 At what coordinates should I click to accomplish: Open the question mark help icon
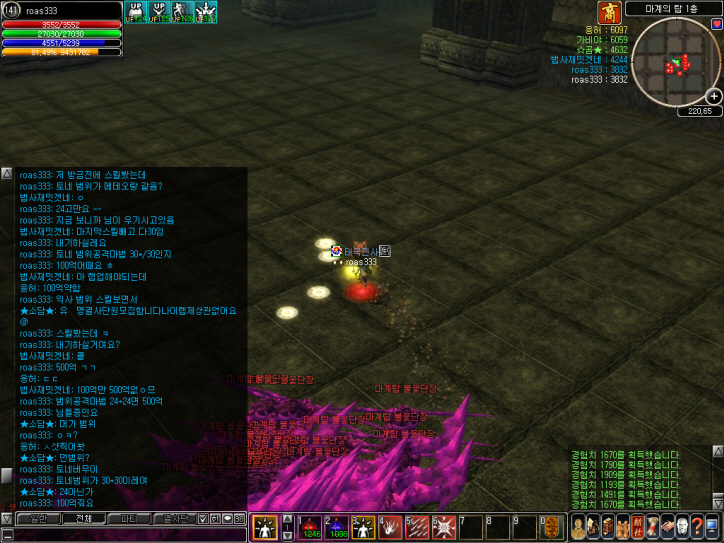click(x=696, y=526)
